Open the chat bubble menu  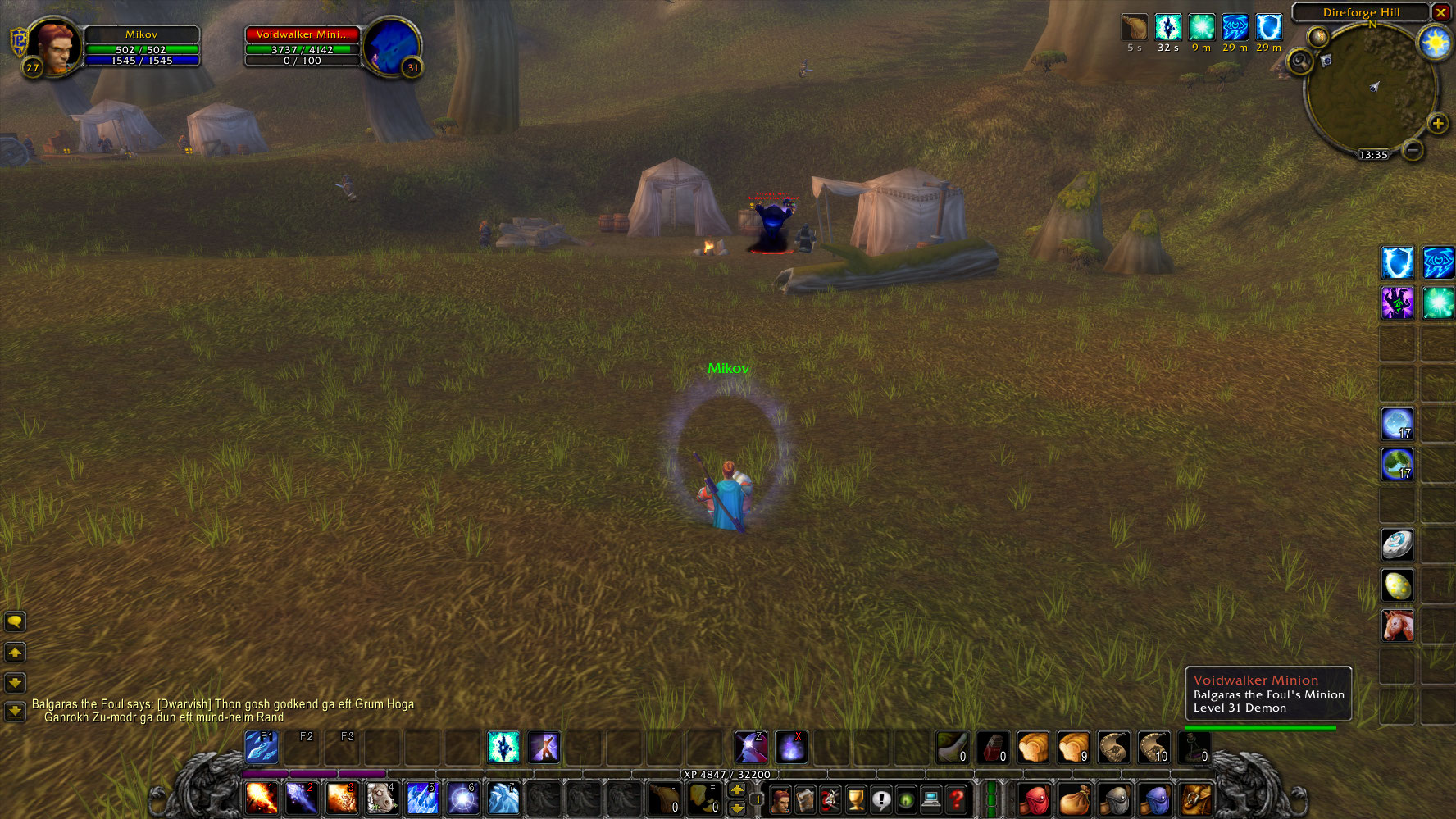[x=15, y=622]
